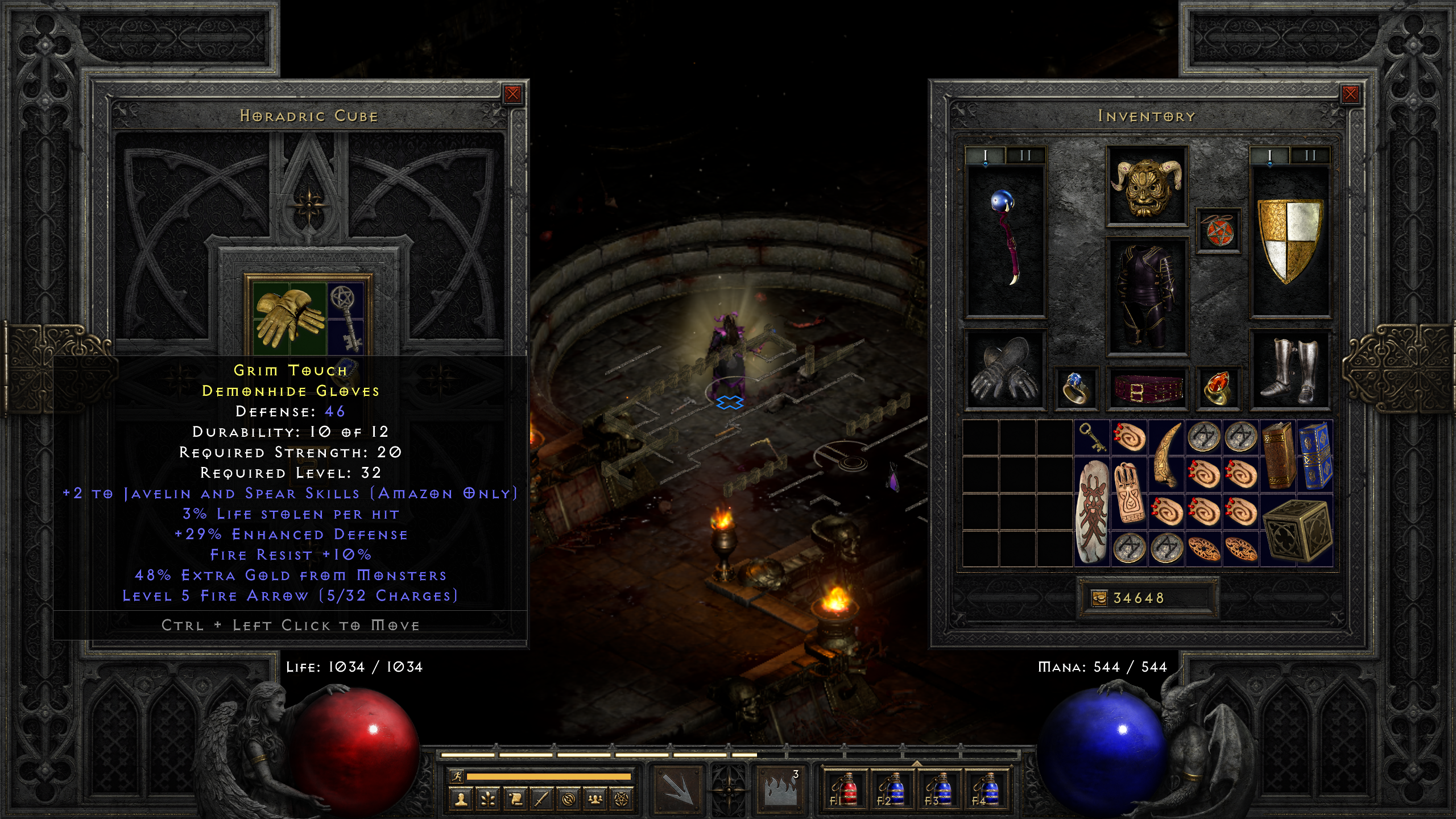Select the equipped metal boots
The height and width of the screenshot is (819, 1456).
click(x=1290, y=370)
